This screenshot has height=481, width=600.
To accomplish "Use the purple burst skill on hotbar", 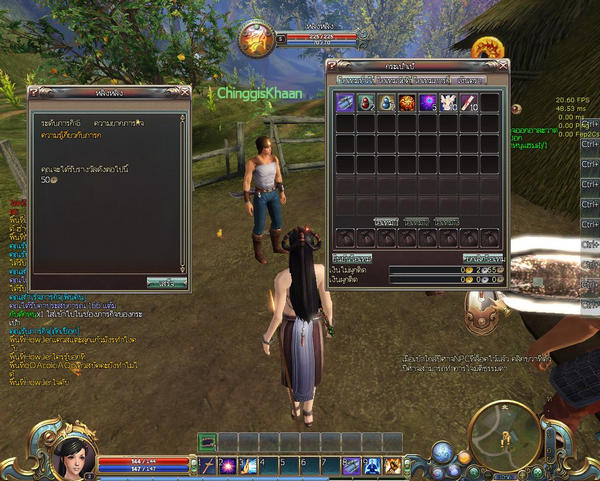I will (228, 465).
